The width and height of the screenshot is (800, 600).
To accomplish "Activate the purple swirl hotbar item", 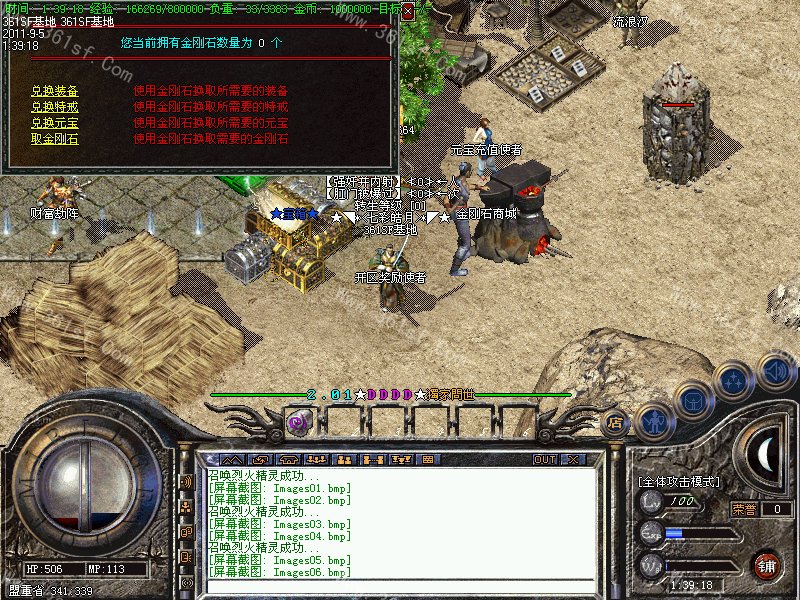I will 297,422.
